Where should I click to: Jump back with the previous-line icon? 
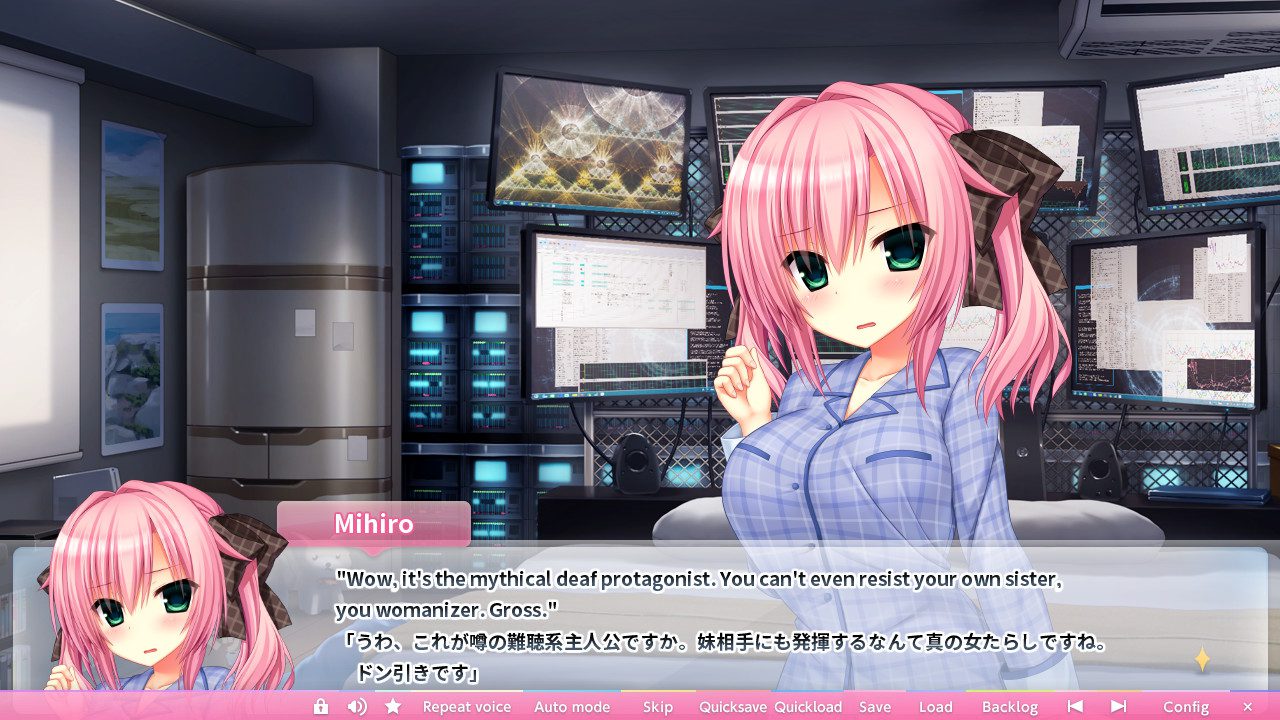click(1073, 706)
